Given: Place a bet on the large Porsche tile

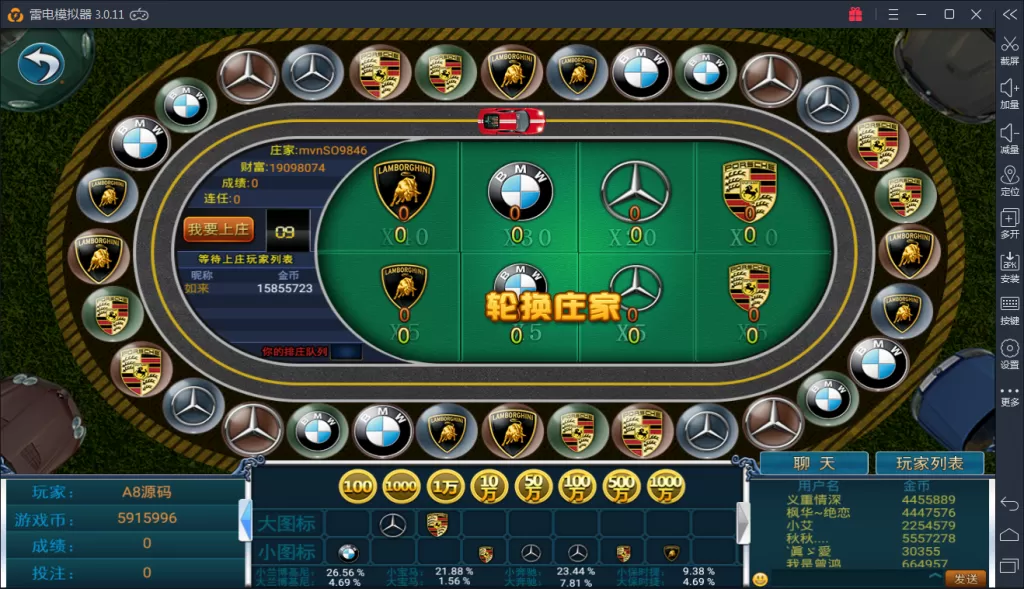Looking at the screenshot, I should (x=750, y=197).
